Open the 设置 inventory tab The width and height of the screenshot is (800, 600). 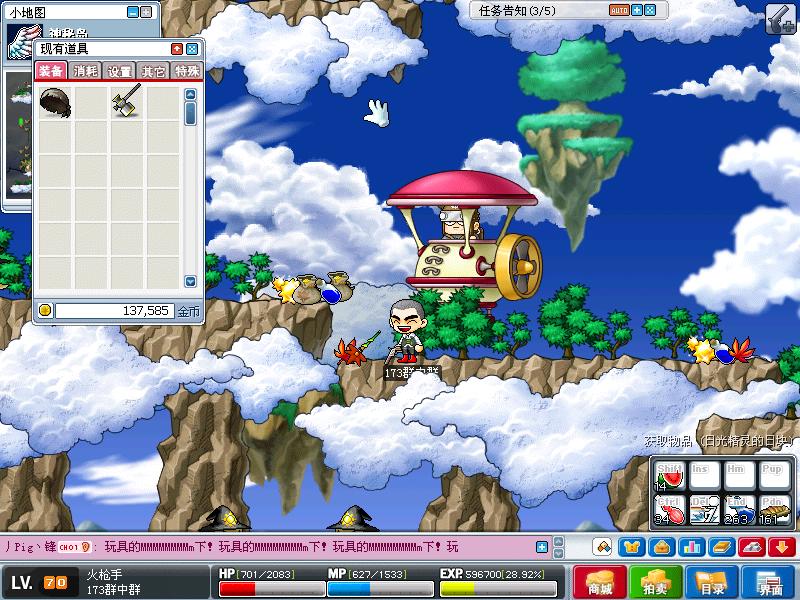(120, 71)
